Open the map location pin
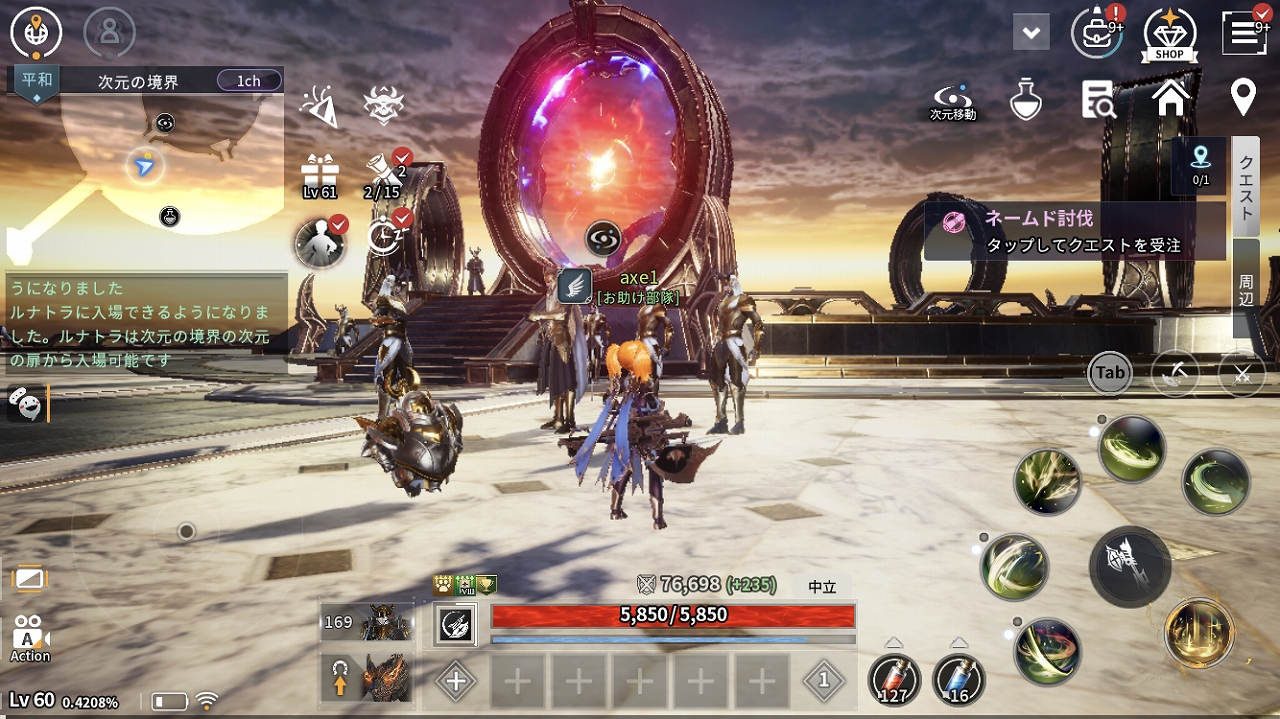 pos(1243,98)
